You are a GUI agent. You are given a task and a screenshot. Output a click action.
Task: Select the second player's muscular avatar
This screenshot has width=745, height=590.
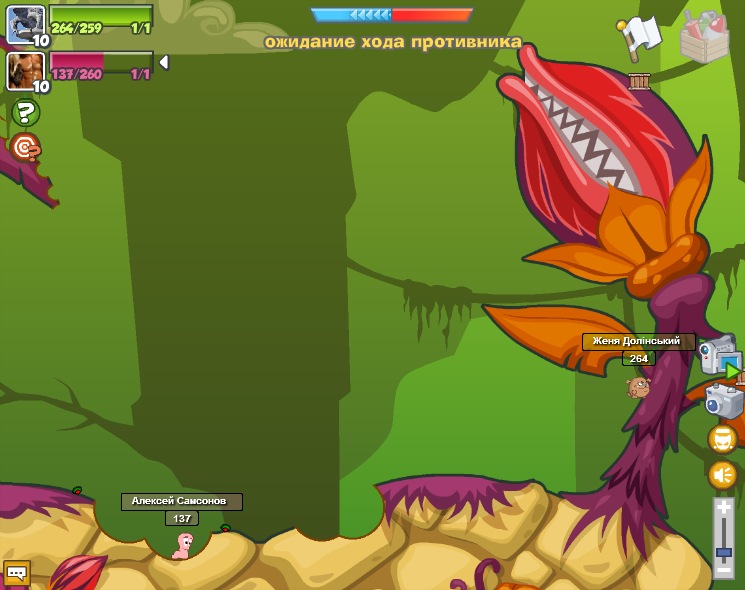point(24,70)
